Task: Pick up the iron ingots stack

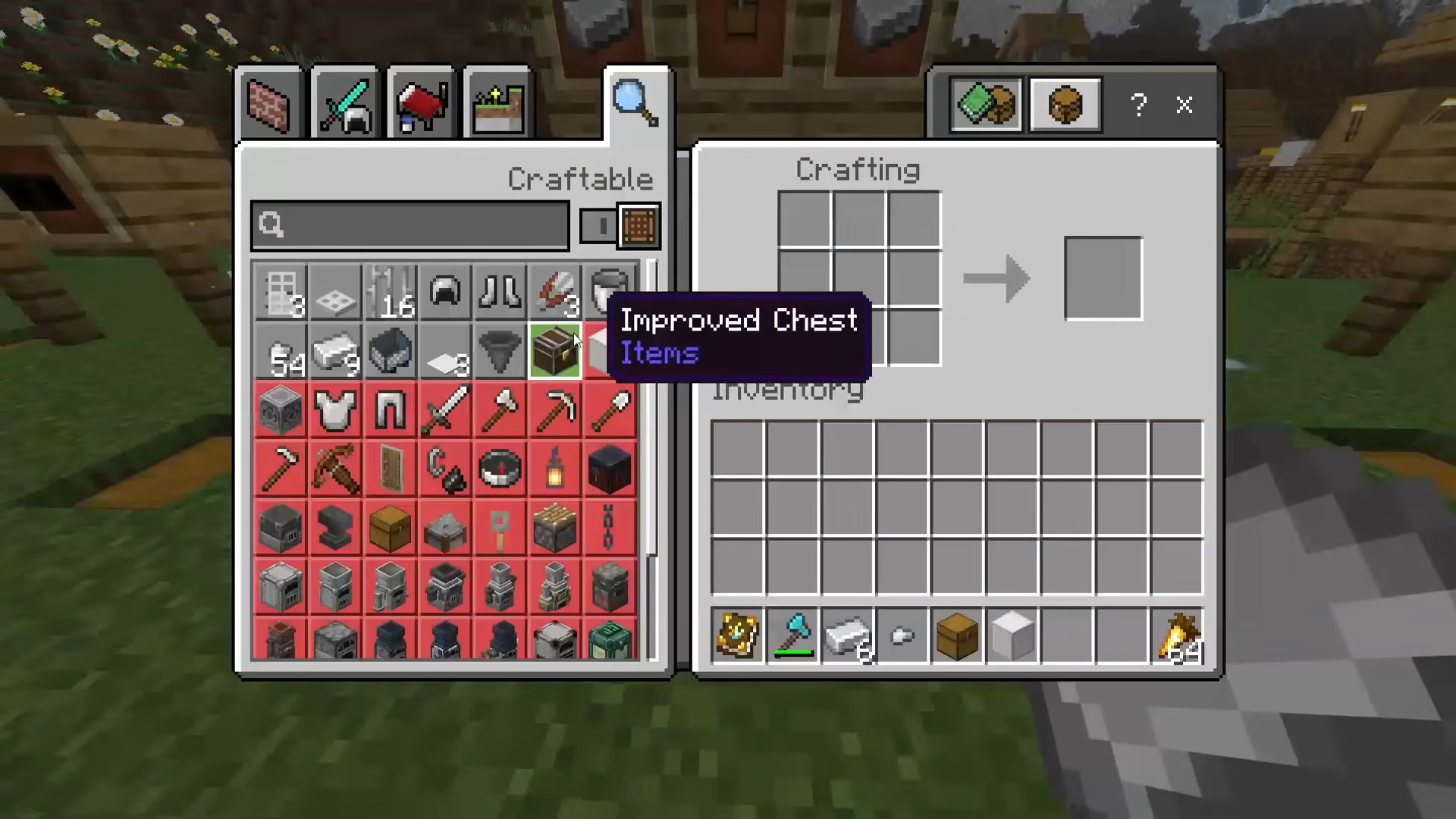Action: [848, 635]
